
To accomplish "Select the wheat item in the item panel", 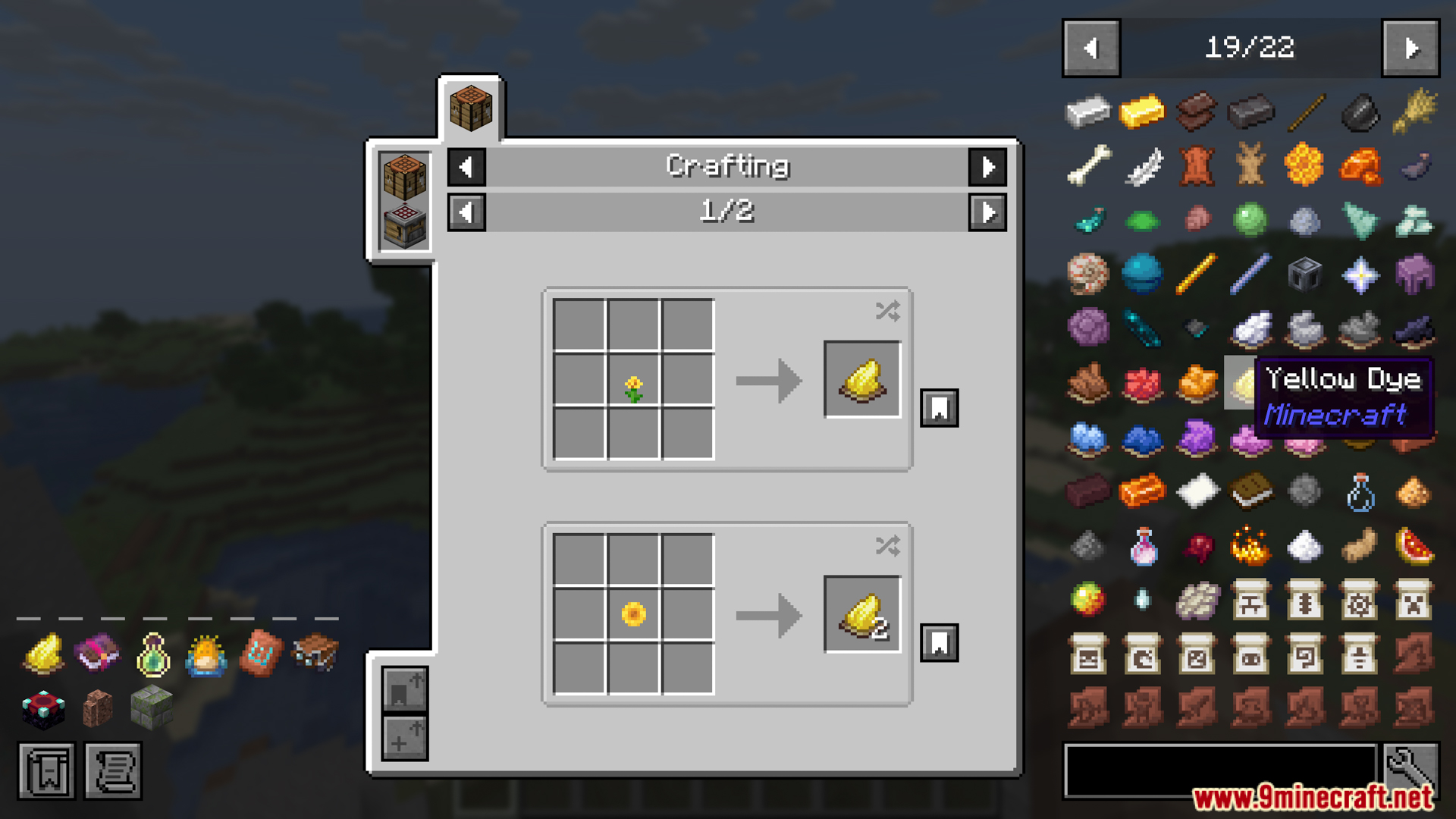I will click(1413, 111).
